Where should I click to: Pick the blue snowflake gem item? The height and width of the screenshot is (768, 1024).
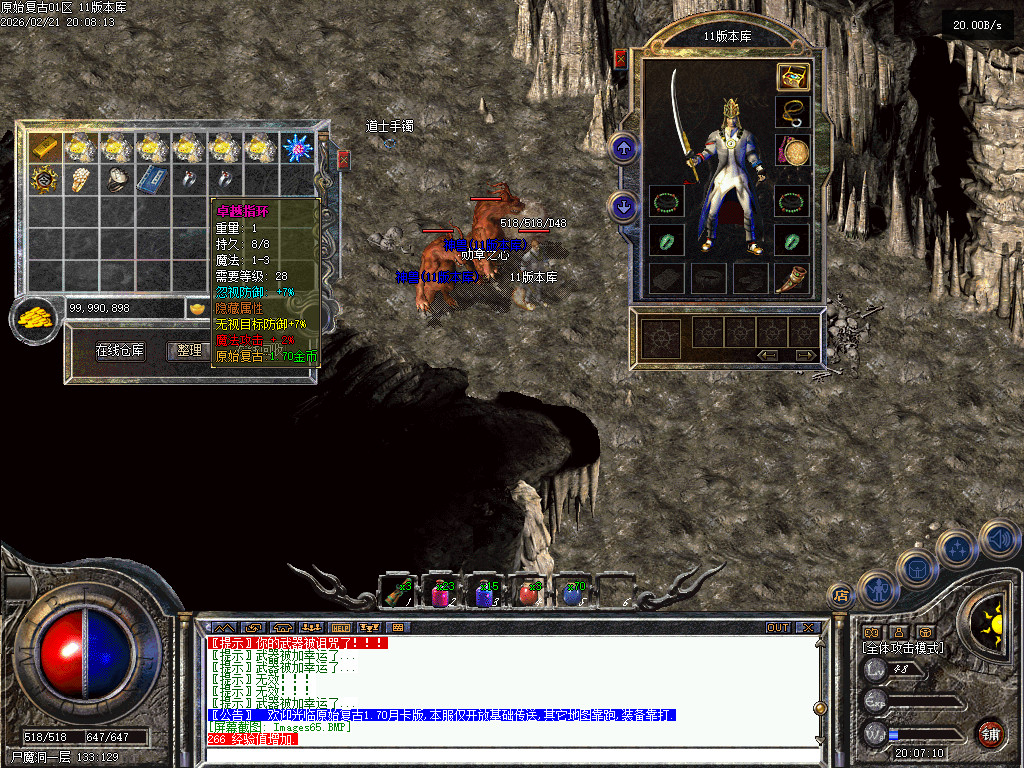pyautogui.click(x=297, y=148)
